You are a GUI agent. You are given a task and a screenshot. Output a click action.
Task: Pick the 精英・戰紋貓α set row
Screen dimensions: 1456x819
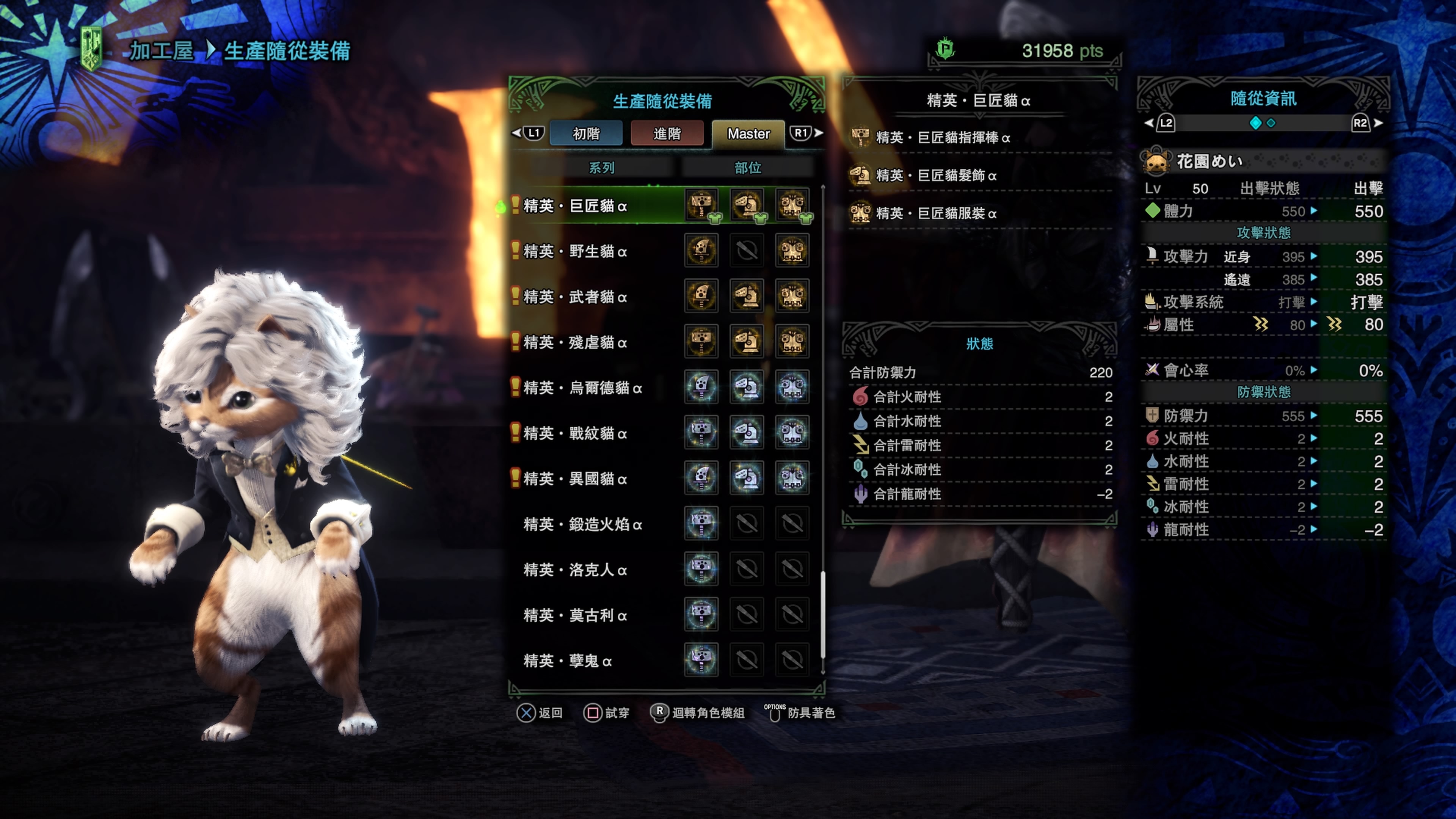[575, 433]
